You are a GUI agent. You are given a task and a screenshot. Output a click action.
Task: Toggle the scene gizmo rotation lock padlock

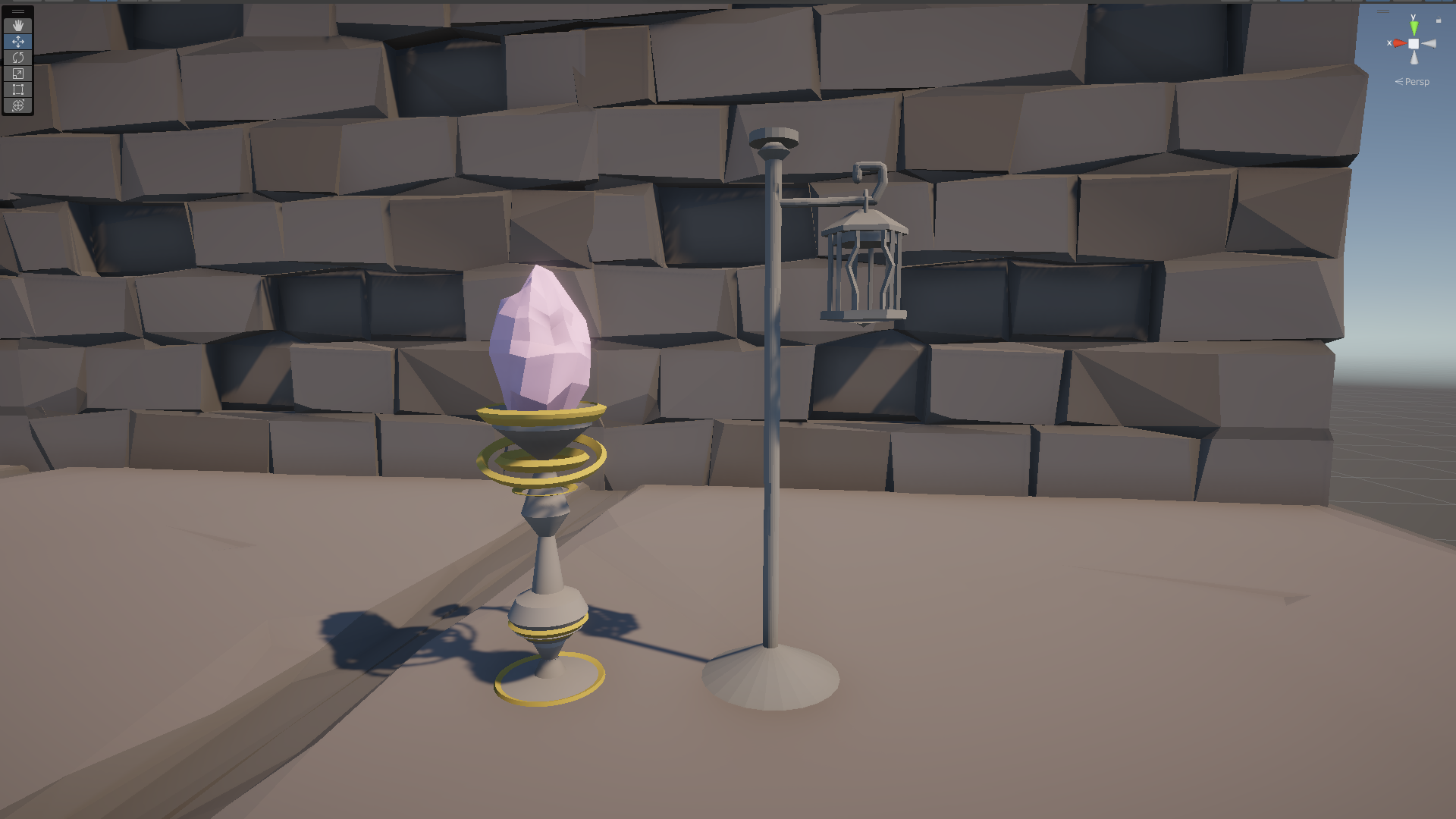coord(1439,19)
